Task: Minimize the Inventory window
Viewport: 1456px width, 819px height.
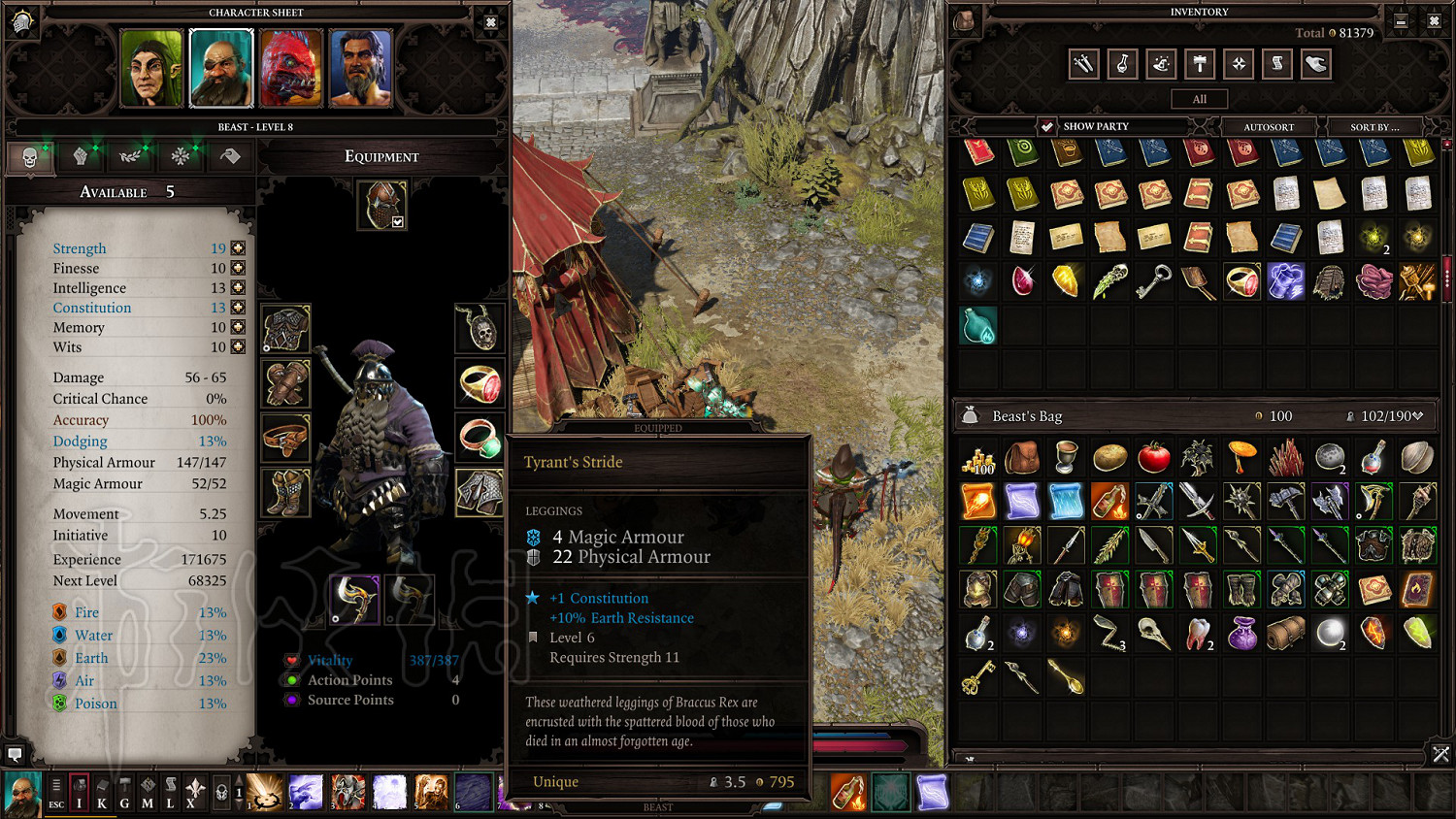Action: click(x=1401, y=20)
